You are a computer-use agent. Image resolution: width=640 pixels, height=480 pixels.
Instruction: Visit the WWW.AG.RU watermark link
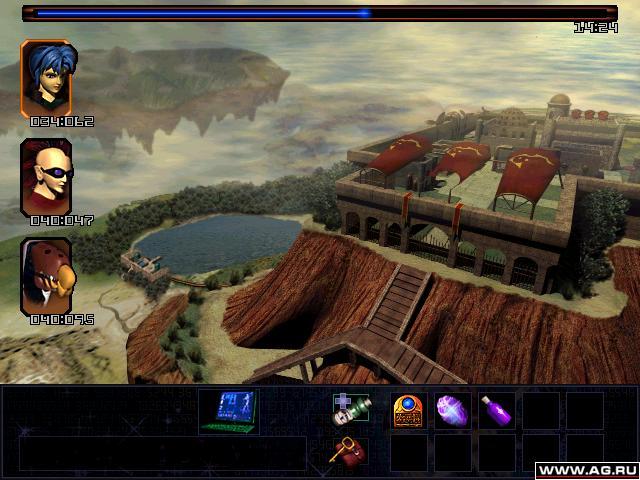pyautogui.click(x=586, y=470)
